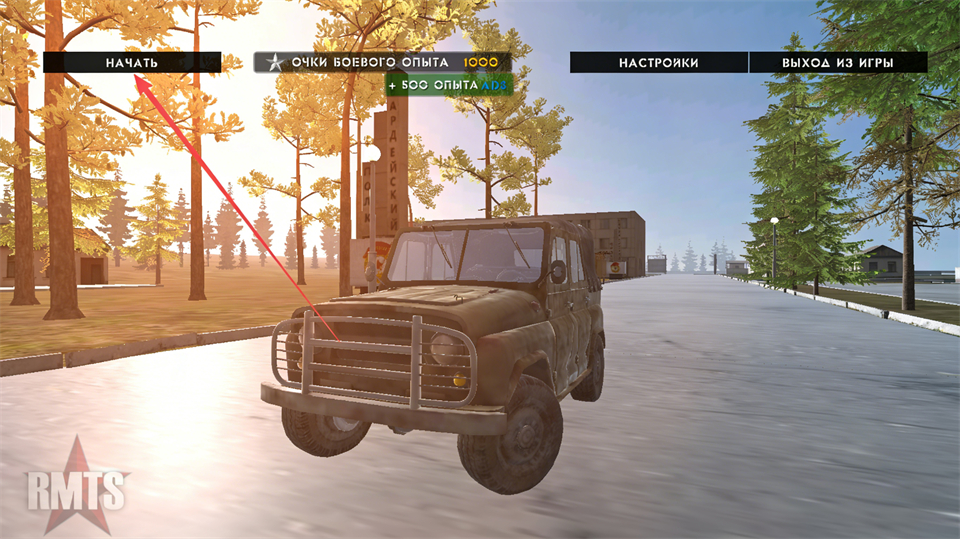Choose ВЫХОД ИЗ ИГРЫ to exit the game
This screenshot has width=960, height=539.
point(838,62)
